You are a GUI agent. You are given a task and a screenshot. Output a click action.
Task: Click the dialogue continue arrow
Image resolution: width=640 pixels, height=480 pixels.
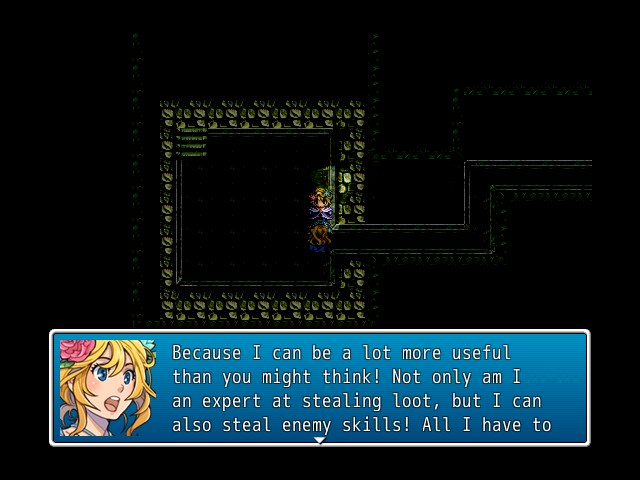click(319, 440)
